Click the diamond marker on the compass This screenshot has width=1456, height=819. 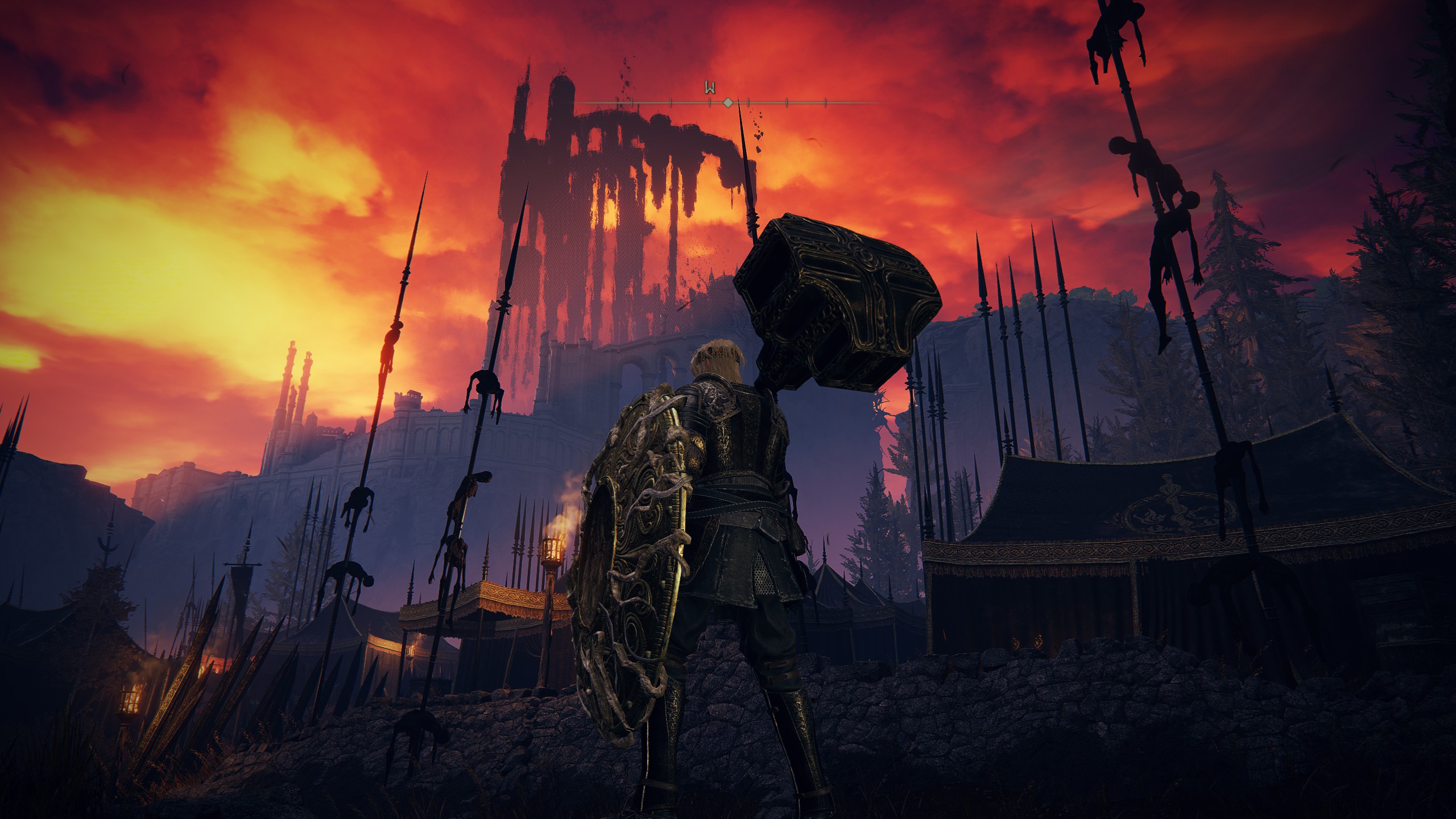(x=727, y=103)
